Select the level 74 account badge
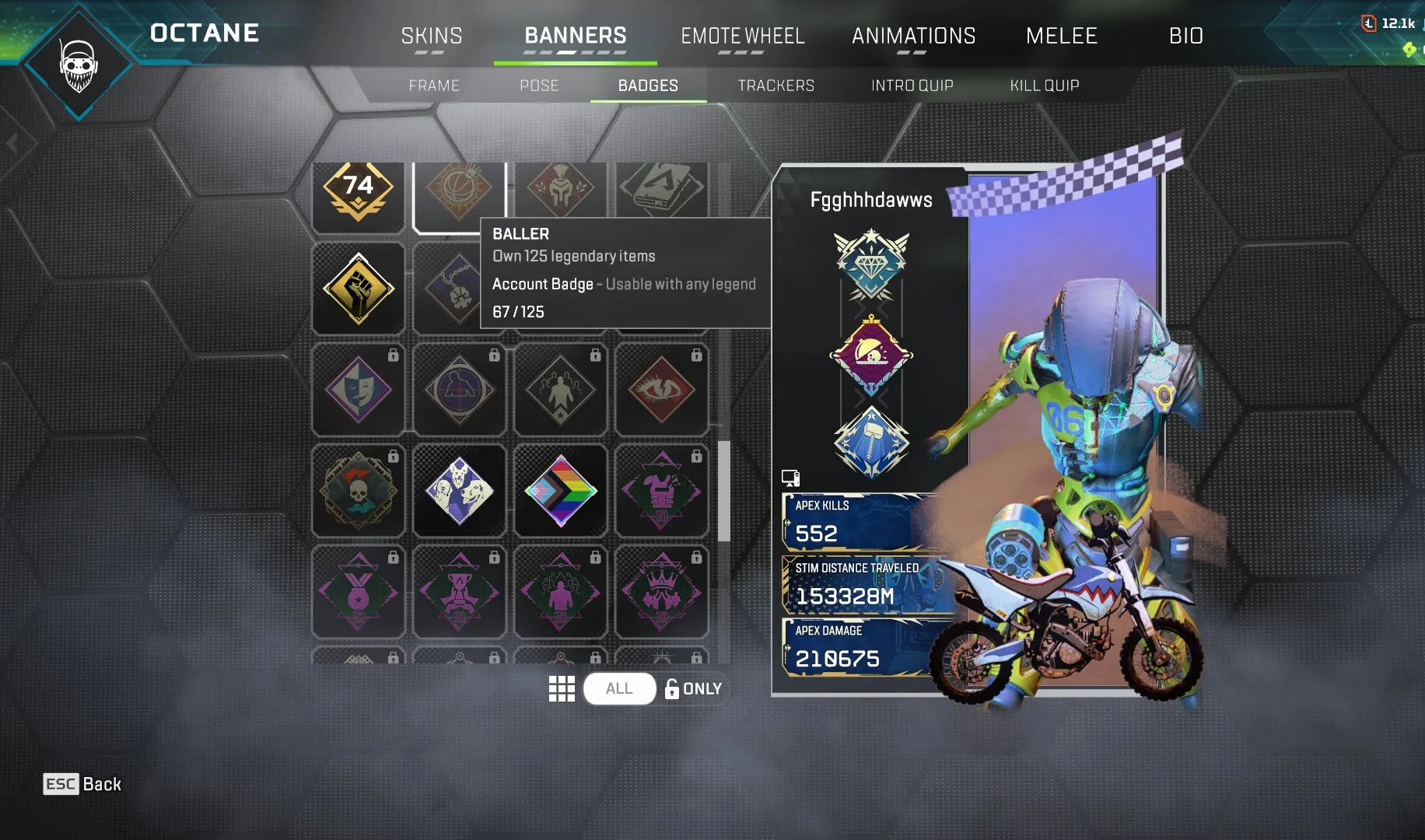1425x840 pixels. click(358, 189)
